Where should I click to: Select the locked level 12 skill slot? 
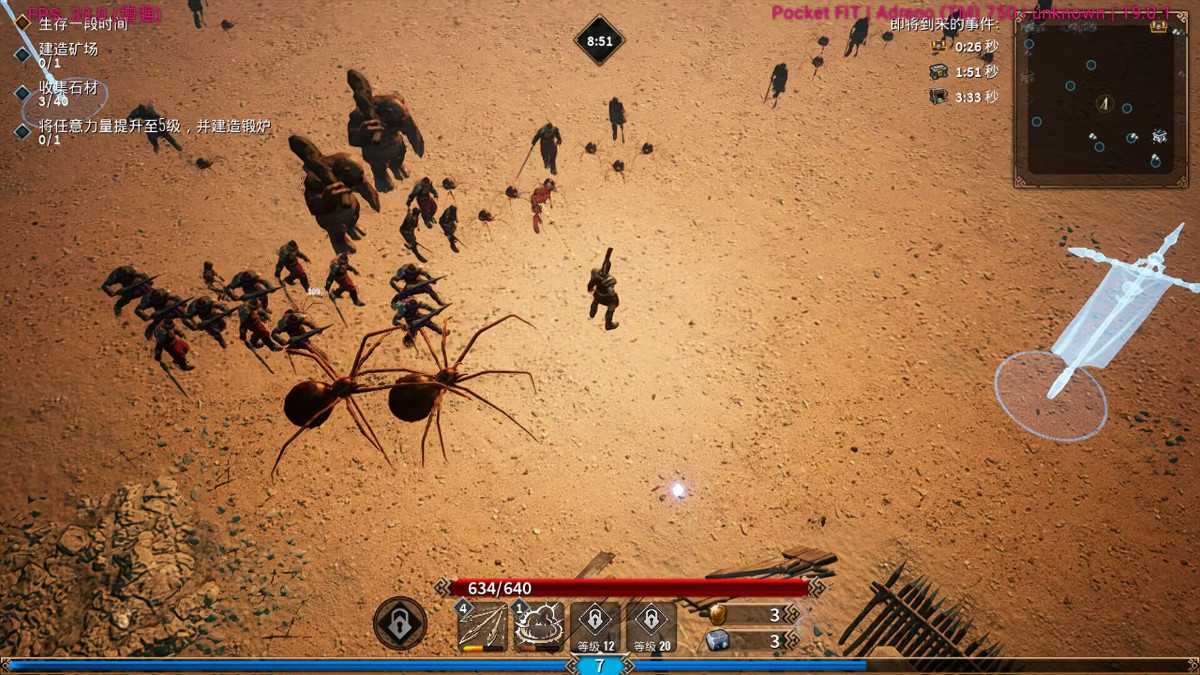(595, 626)
